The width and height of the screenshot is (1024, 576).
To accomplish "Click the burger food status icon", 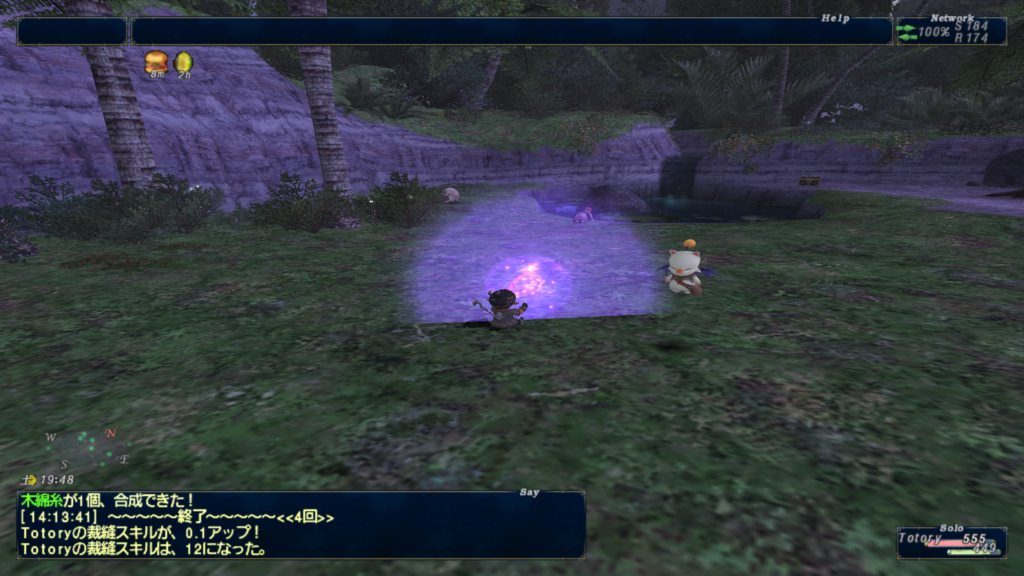I will 156,62.
